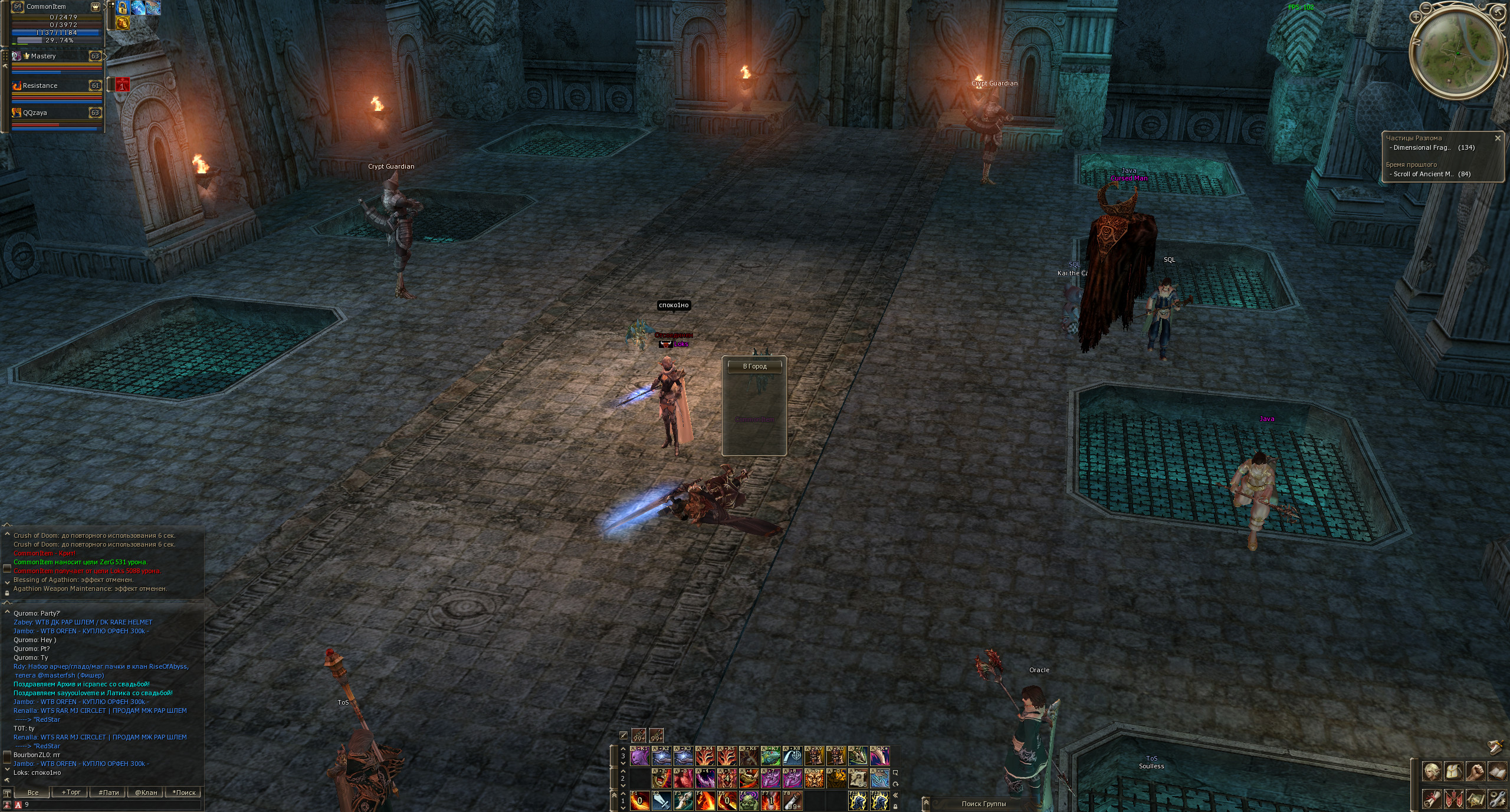Use the F8 potion vial hotbar slot
This screenshot has width=1510, height=812.
(x=792, y=800)
